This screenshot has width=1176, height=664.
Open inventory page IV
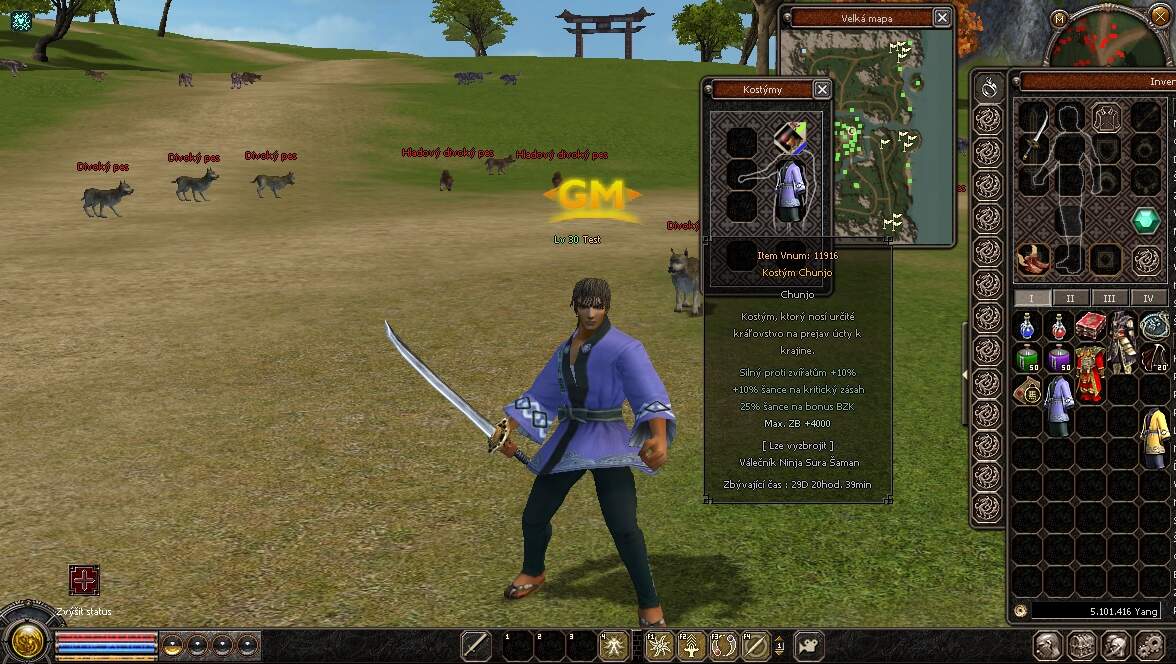1147,298
